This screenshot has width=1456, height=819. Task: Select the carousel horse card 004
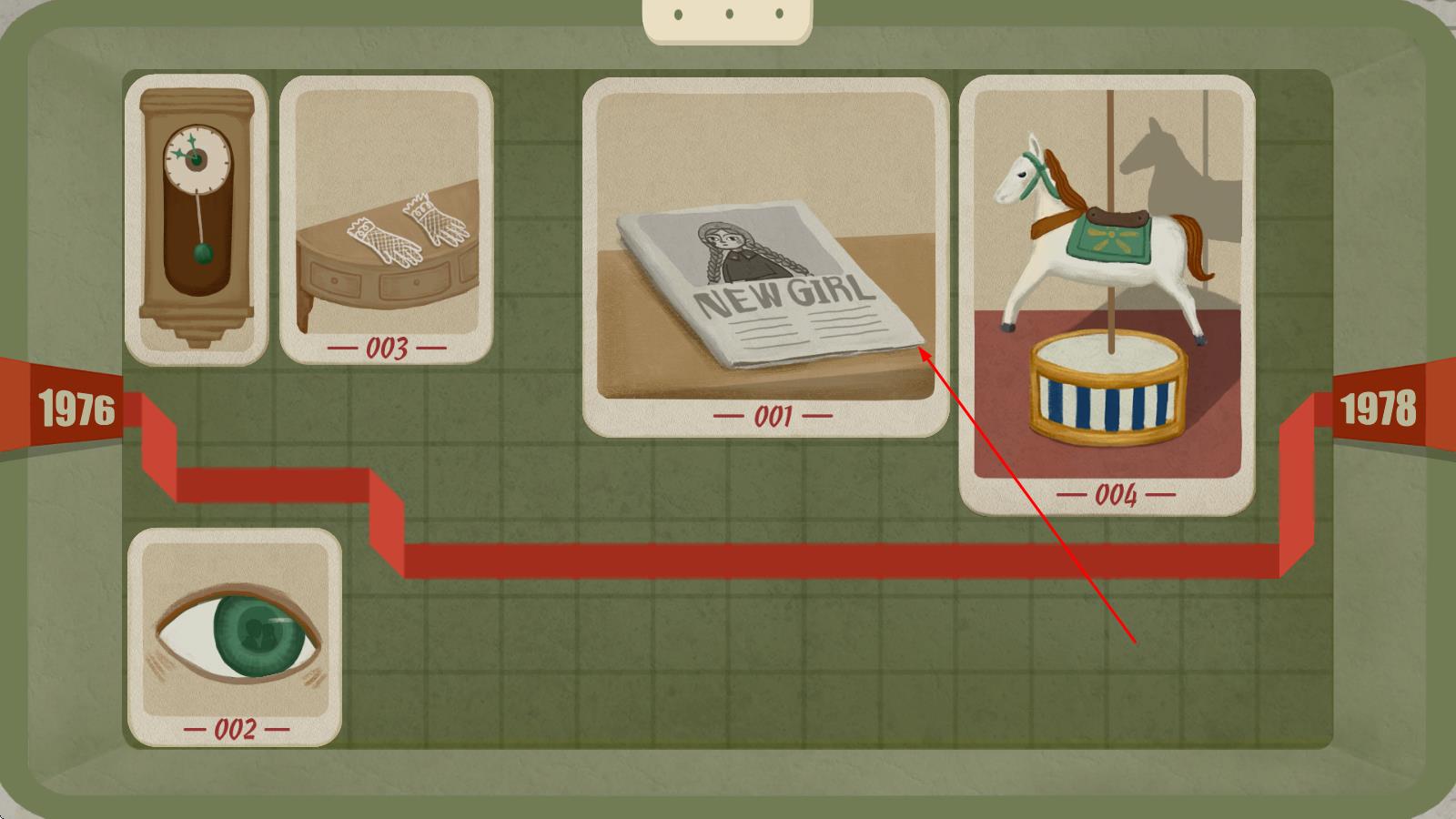pos(1107,295)
